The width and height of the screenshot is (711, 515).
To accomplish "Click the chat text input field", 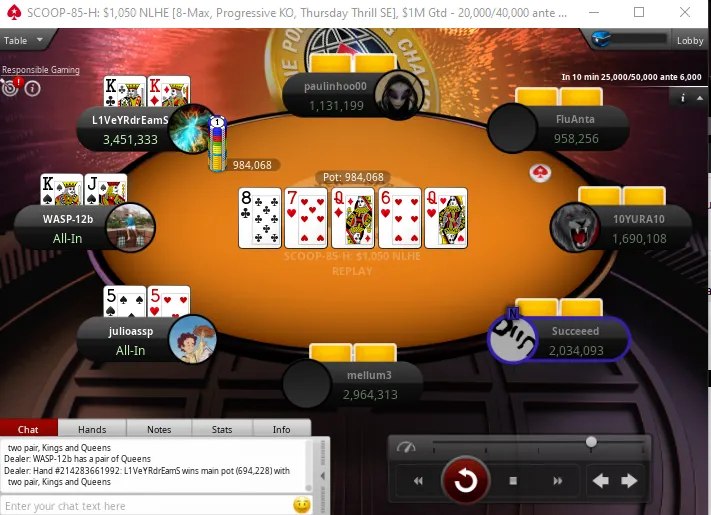I will [145, 506].
